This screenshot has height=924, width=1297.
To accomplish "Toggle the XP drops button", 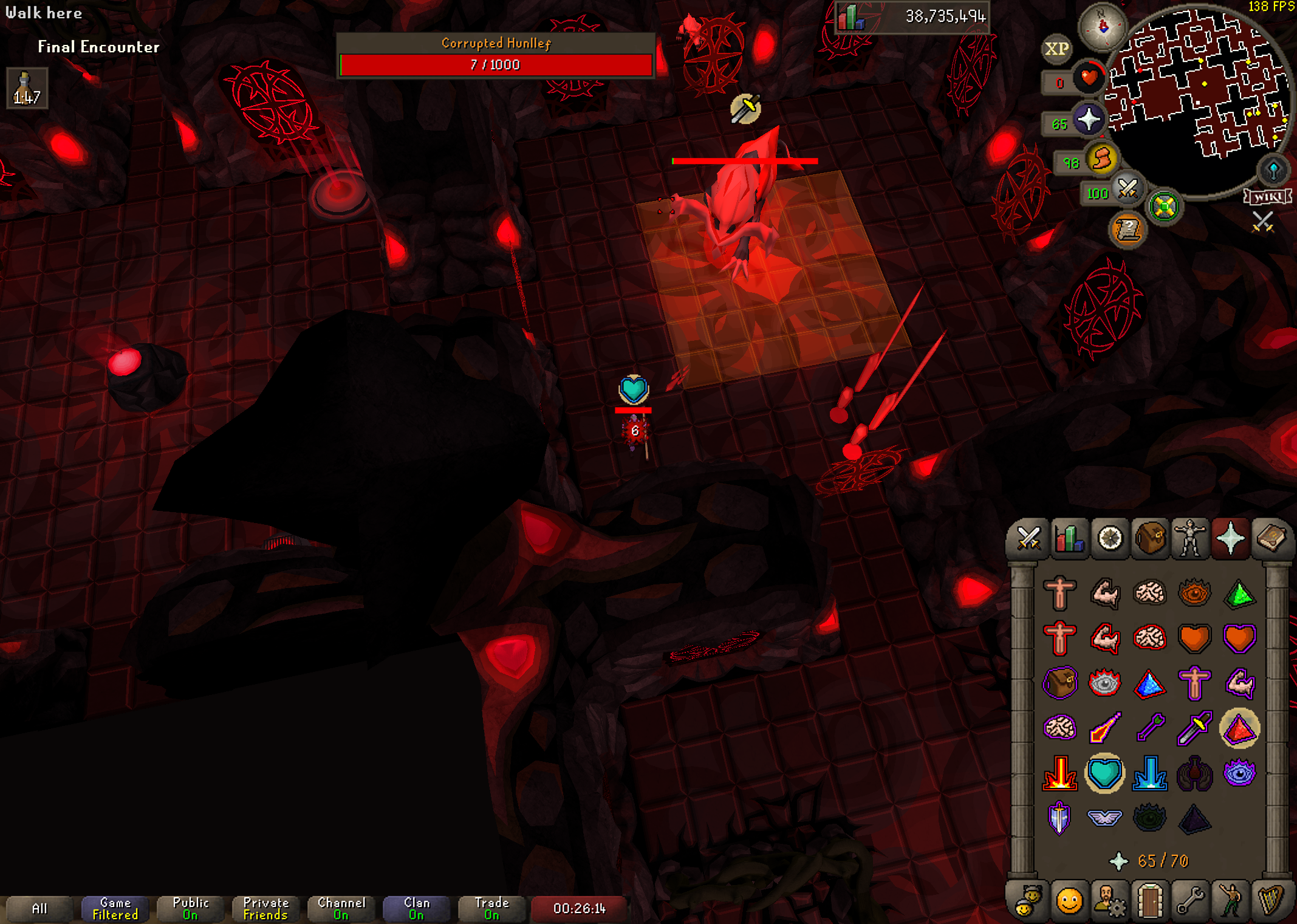I will [1056, 49].
